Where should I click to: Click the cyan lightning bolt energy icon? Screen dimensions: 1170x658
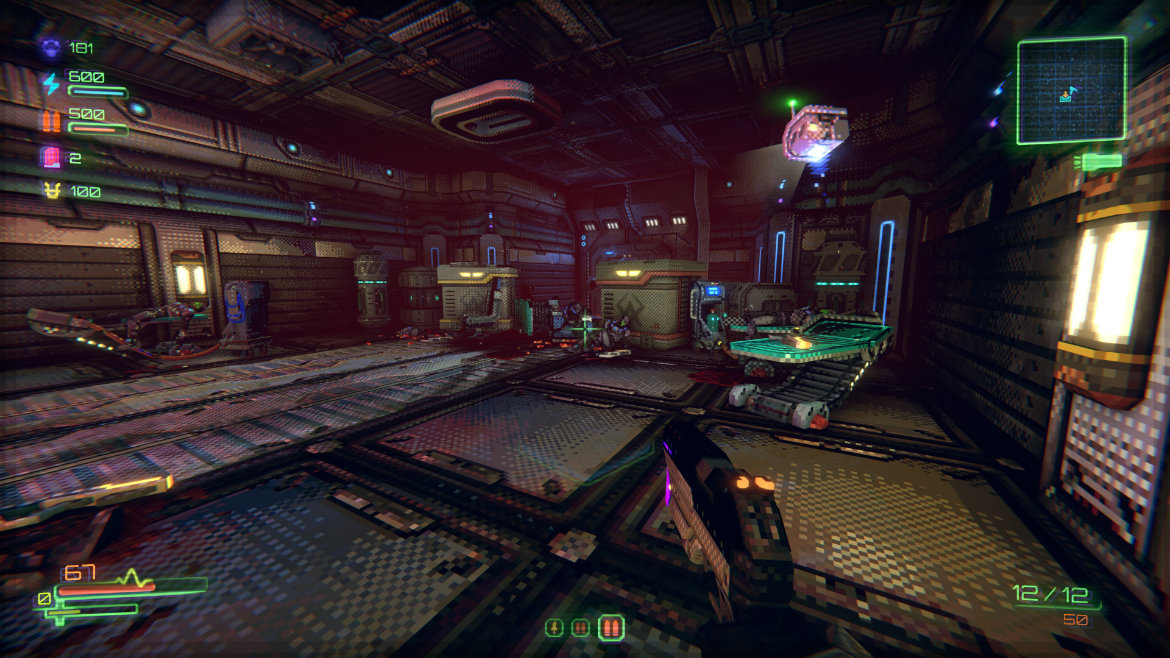[50, 83]
